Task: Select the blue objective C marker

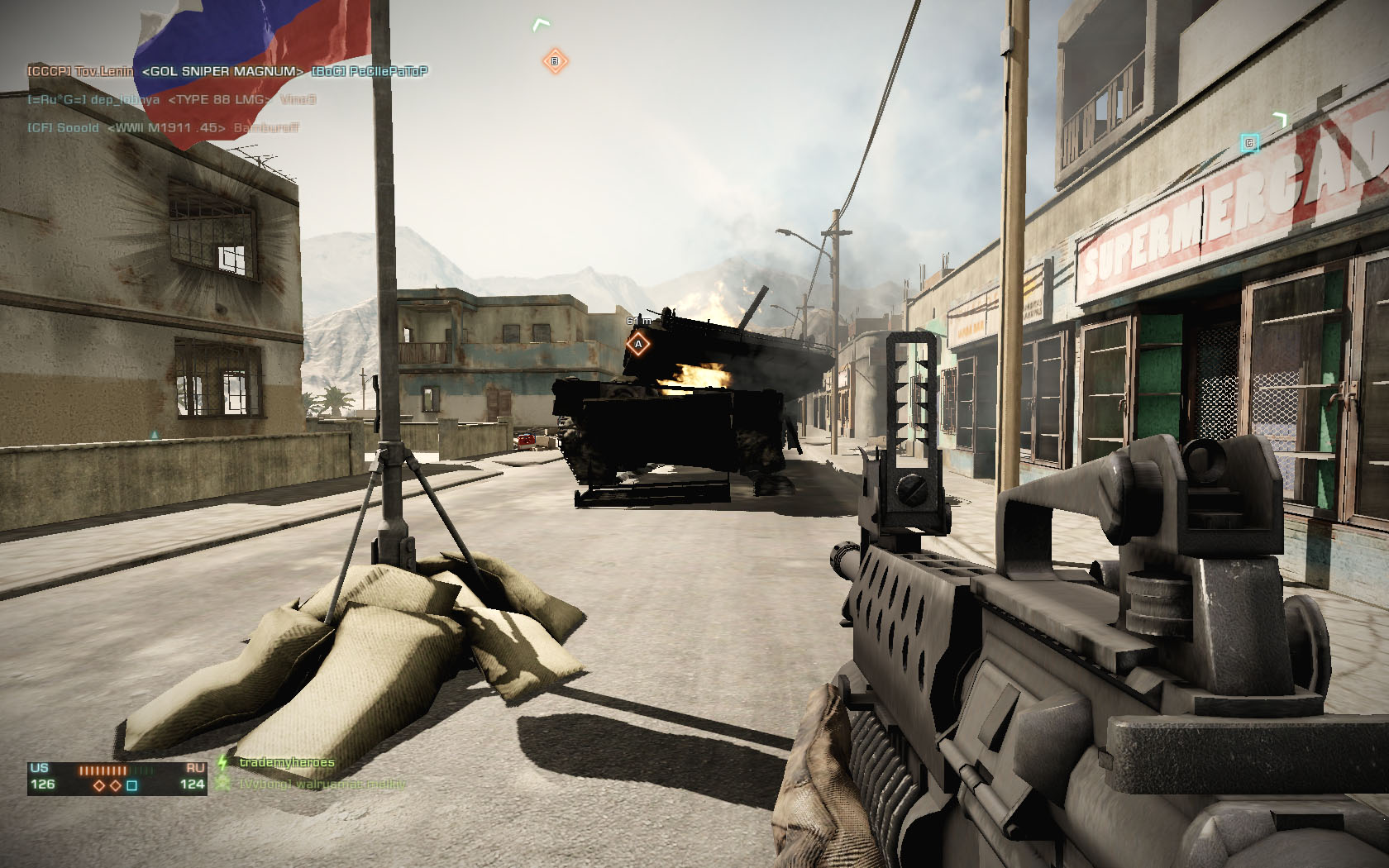Action: coord(1249,144)
